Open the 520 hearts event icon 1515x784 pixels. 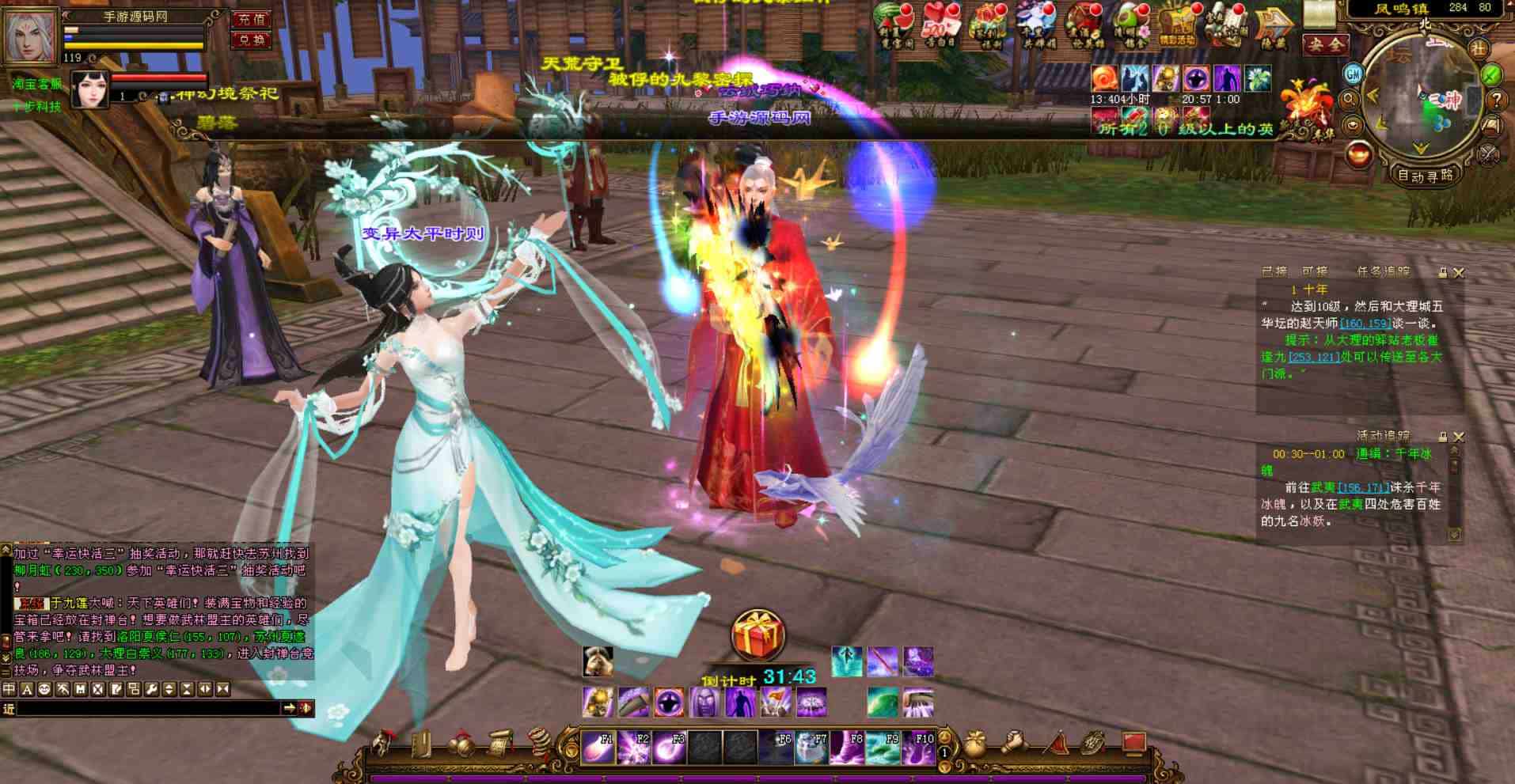point(939,26)
